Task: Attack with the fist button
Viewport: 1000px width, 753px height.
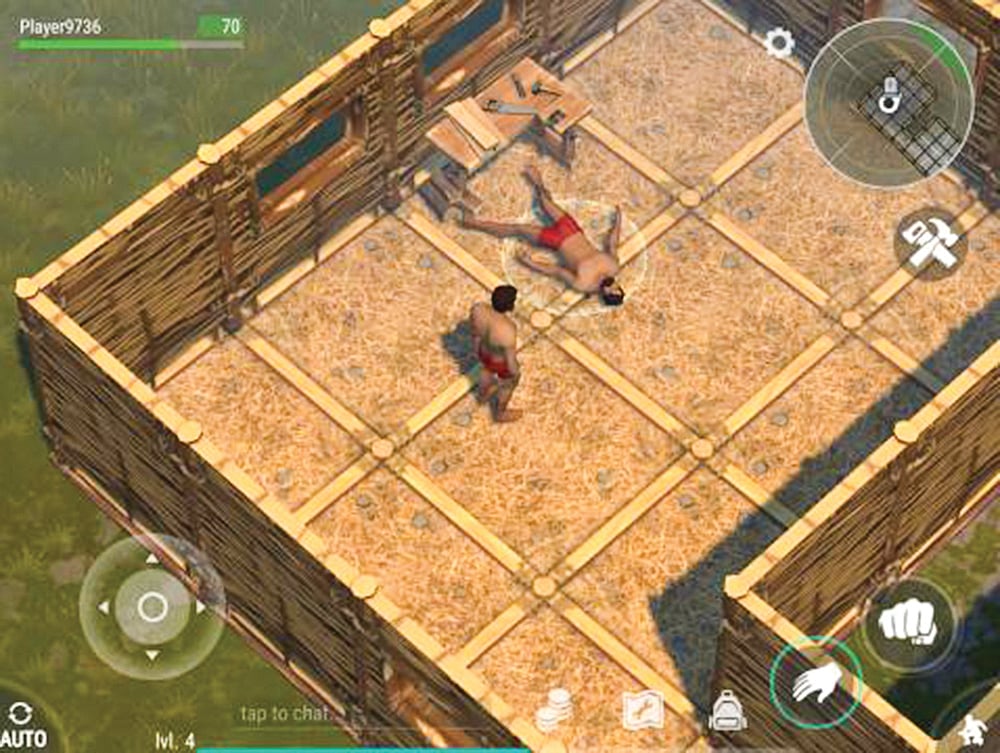Action: (909, 624)
